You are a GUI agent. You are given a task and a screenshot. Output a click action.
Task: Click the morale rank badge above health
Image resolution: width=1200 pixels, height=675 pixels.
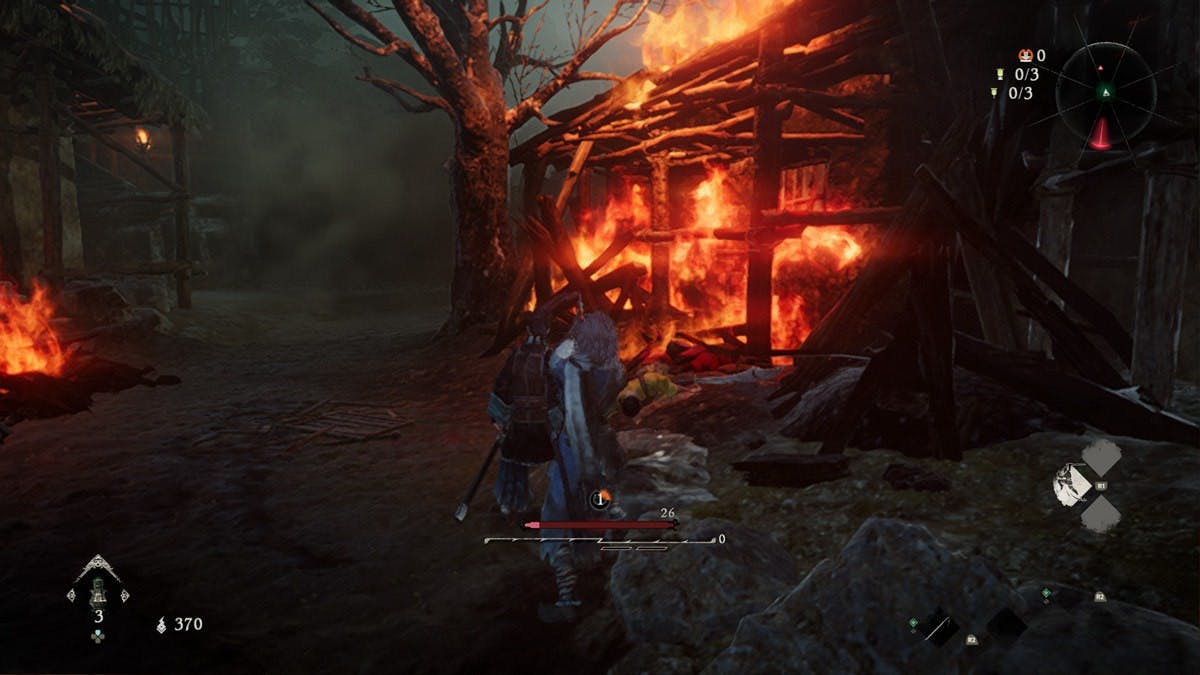pyautogui.click(x=600, y=499)
